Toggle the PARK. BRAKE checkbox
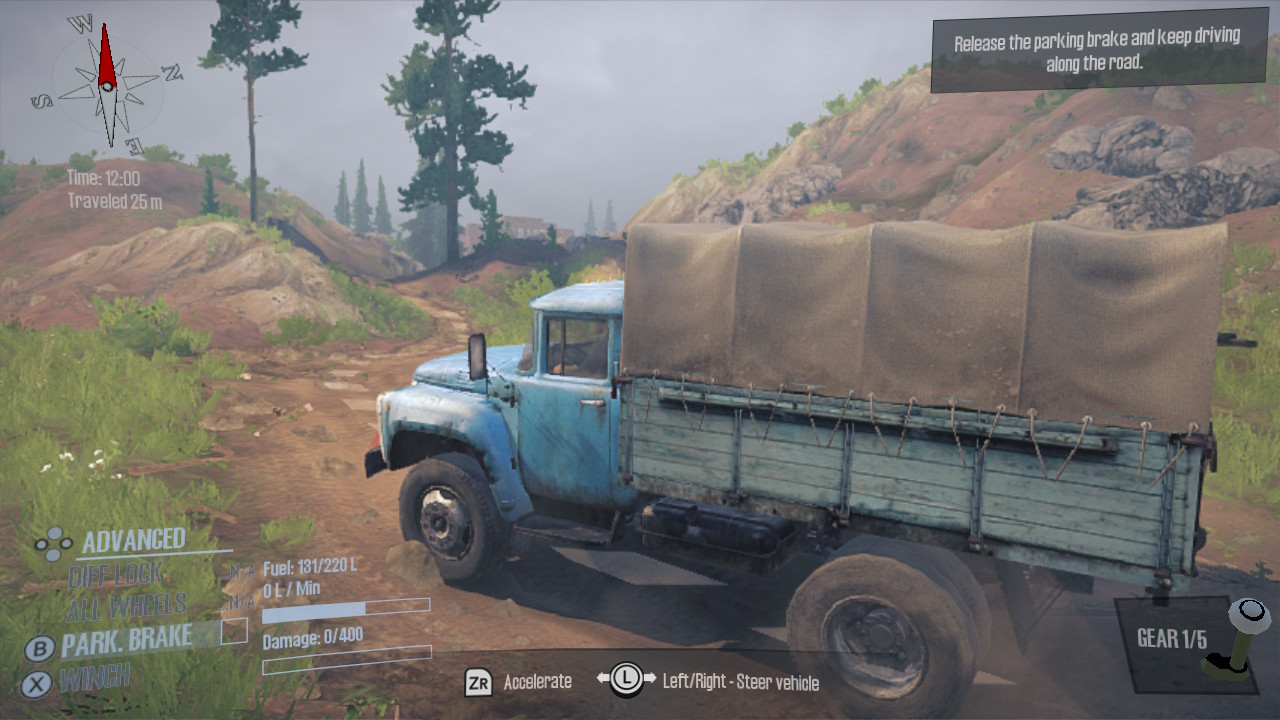The image size is (1280, 720). click(235, 631)
